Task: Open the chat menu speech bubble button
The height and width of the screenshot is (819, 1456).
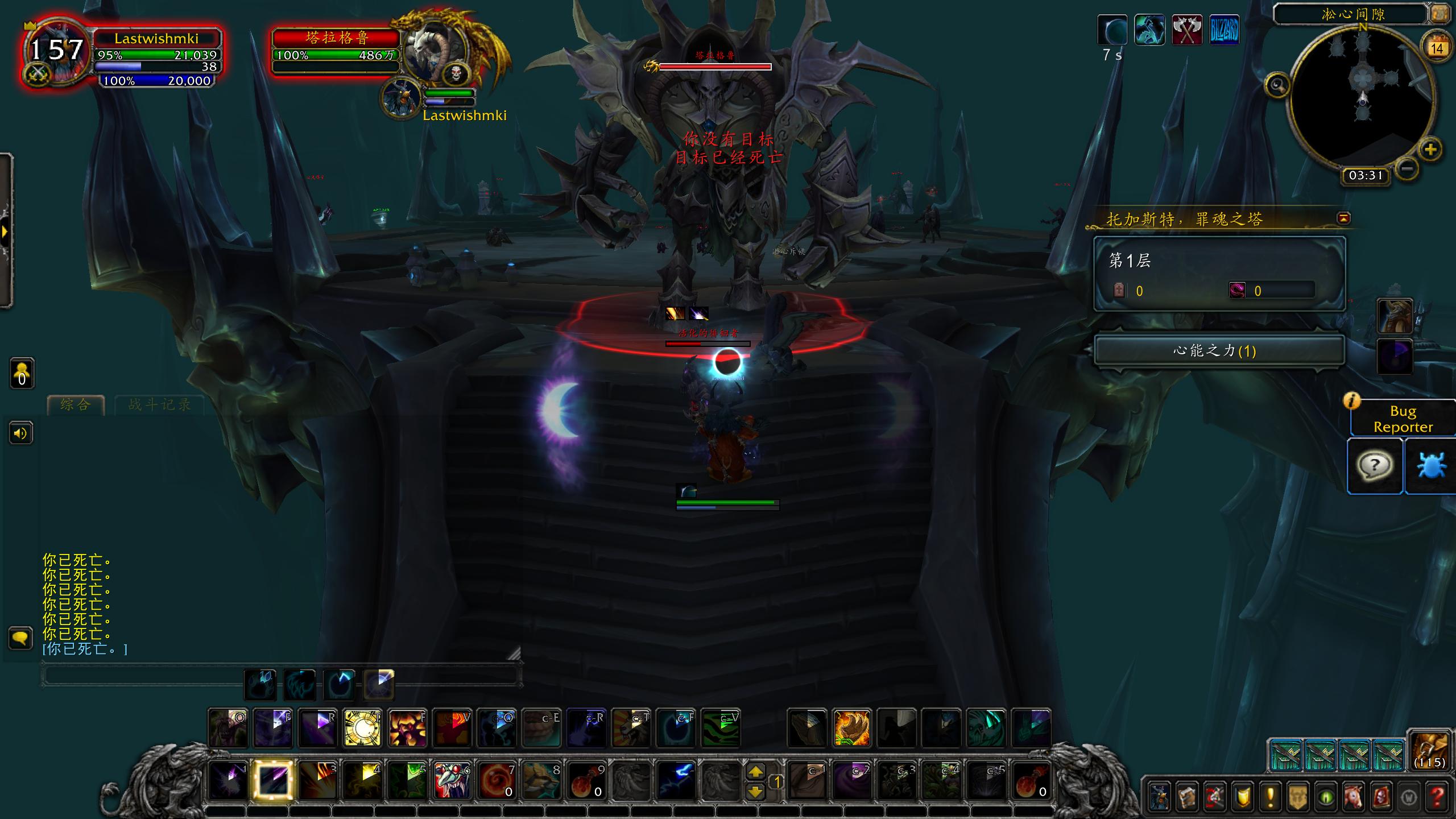Action: (20, 638)
